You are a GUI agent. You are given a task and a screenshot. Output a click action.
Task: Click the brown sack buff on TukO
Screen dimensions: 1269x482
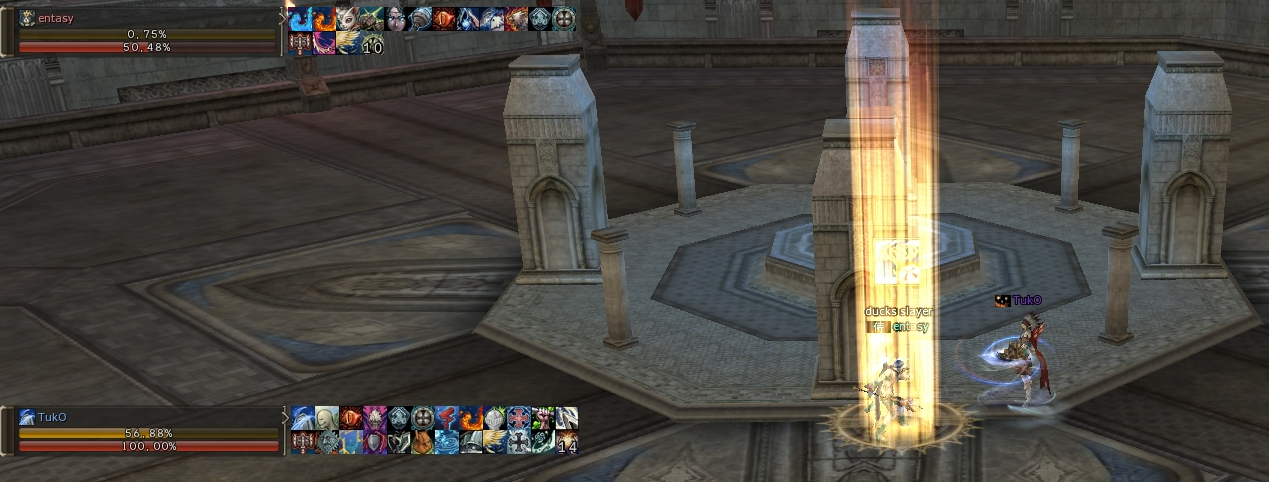423,442
